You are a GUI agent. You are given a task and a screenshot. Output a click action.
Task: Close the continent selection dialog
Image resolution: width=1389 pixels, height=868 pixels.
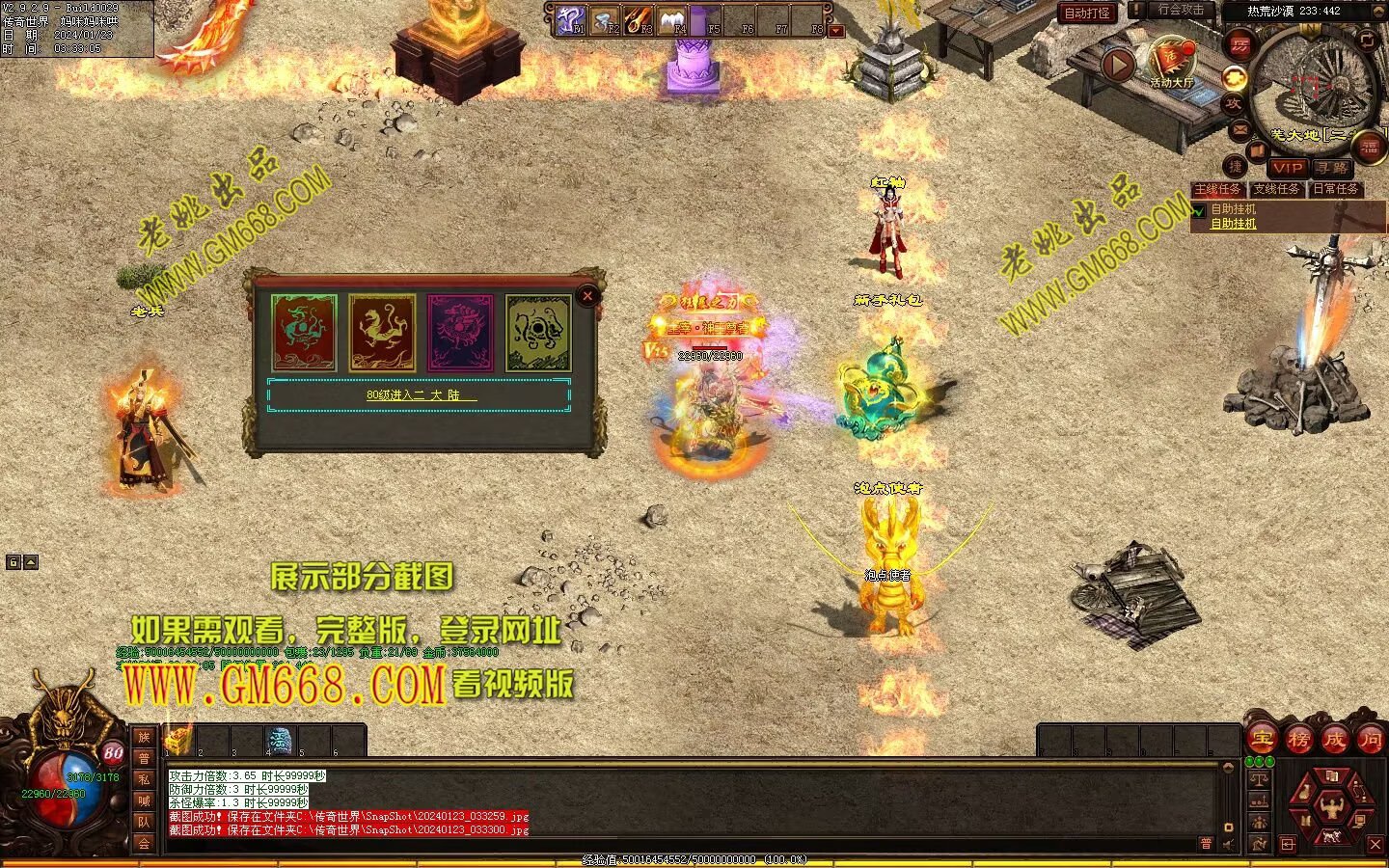tap(587, 296)
